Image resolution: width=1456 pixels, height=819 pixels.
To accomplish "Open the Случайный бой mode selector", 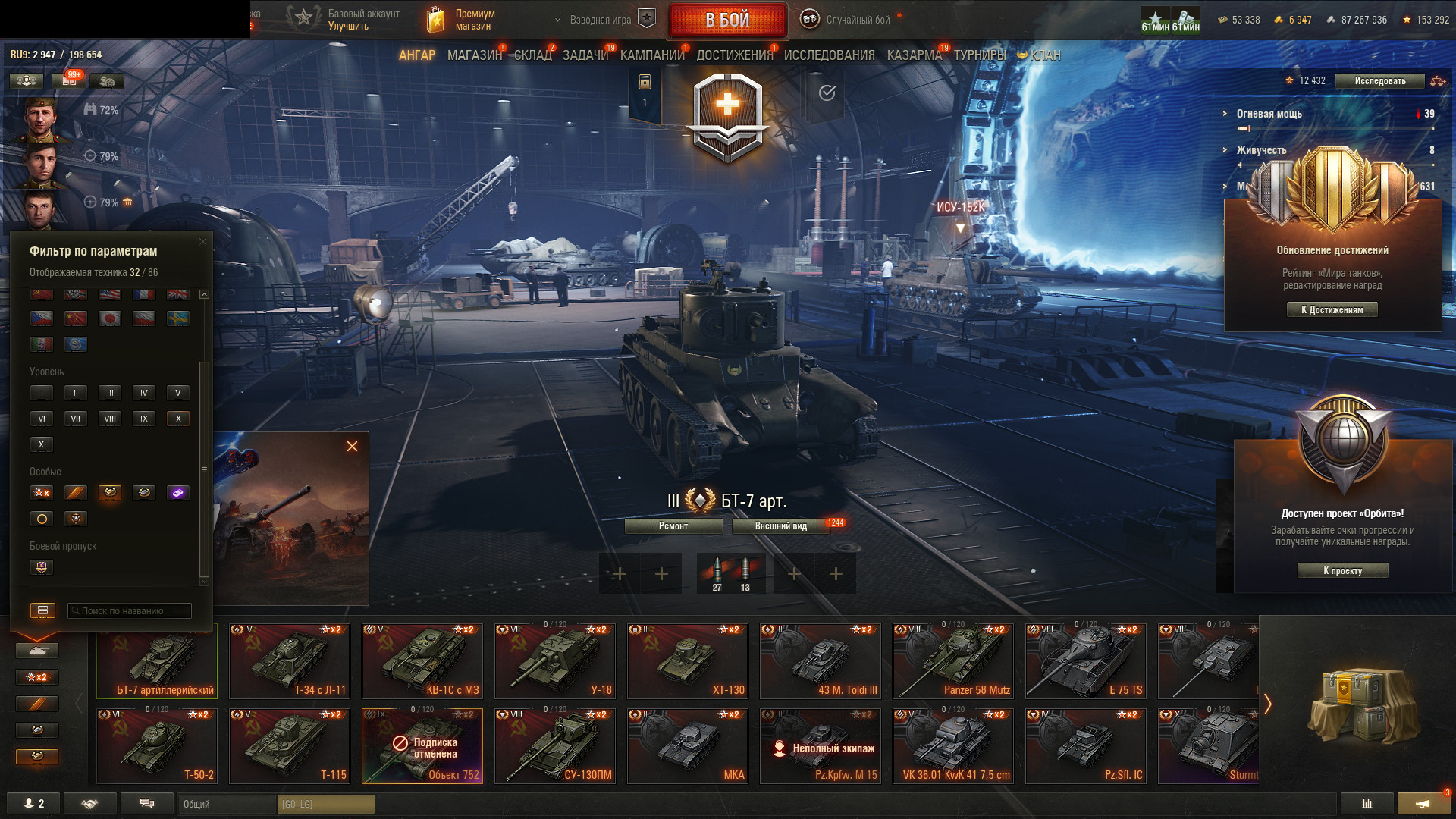I will pyautogui.click(x=848, y=20).
